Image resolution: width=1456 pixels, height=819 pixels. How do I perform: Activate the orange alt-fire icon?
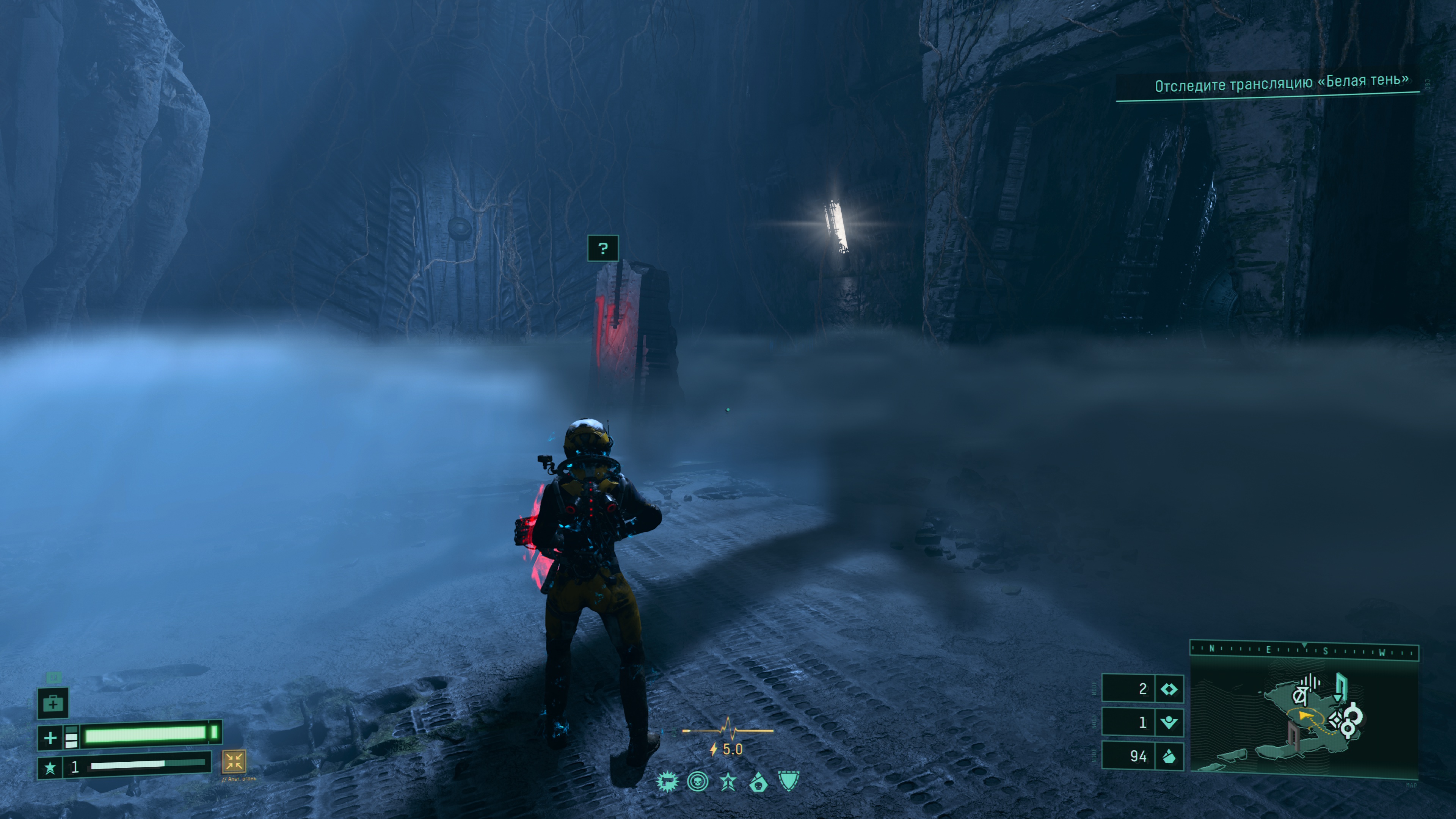pos(234,761)
